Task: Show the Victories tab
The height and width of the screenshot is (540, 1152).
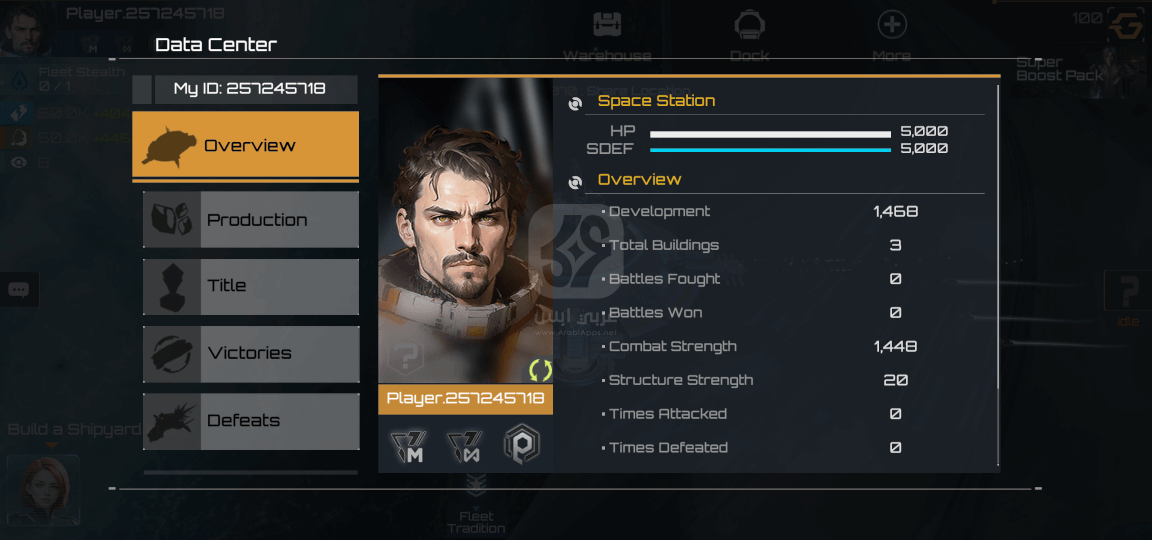Action: pos(251,353)
